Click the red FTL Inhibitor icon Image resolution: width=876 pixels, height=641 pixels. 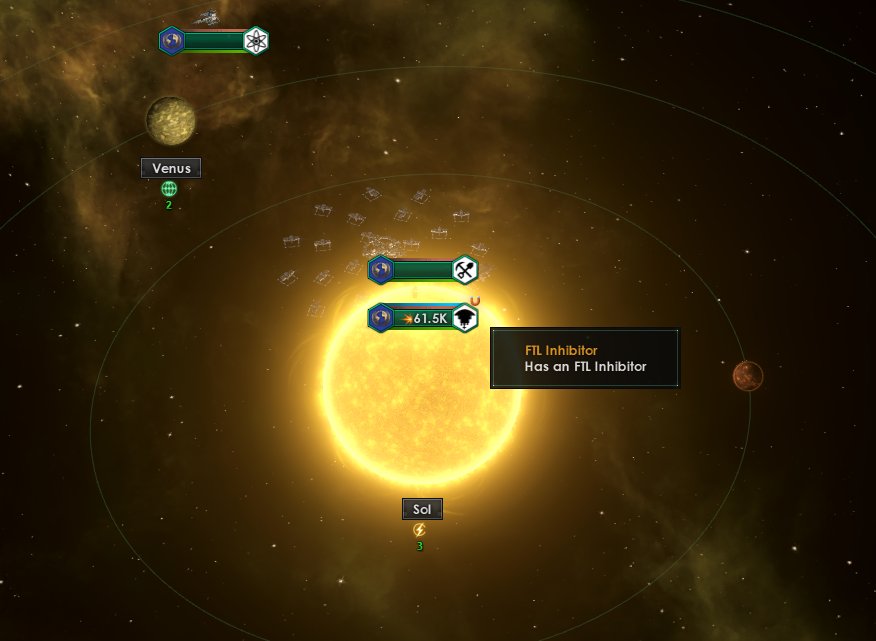point(475,301)
